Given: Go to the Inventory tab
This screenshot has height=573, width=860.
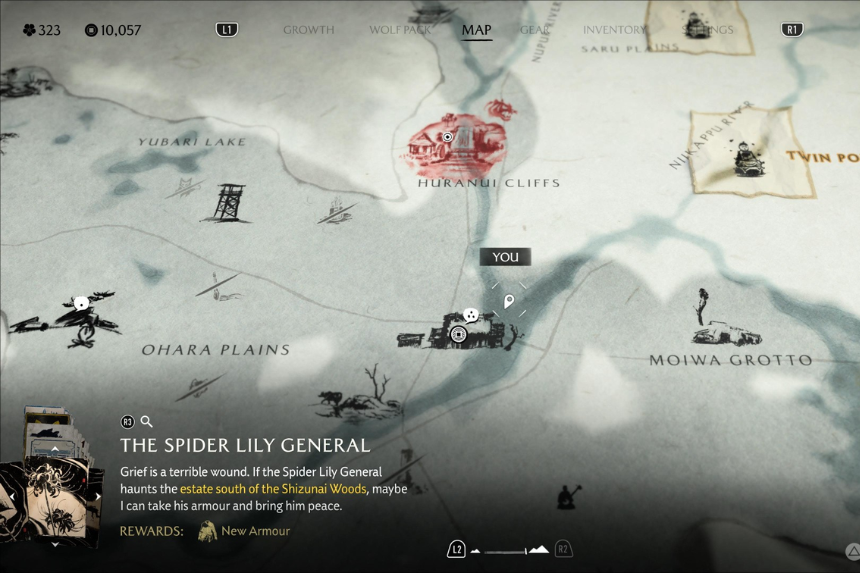Looking at the screenshot, I should click(614, 30).
